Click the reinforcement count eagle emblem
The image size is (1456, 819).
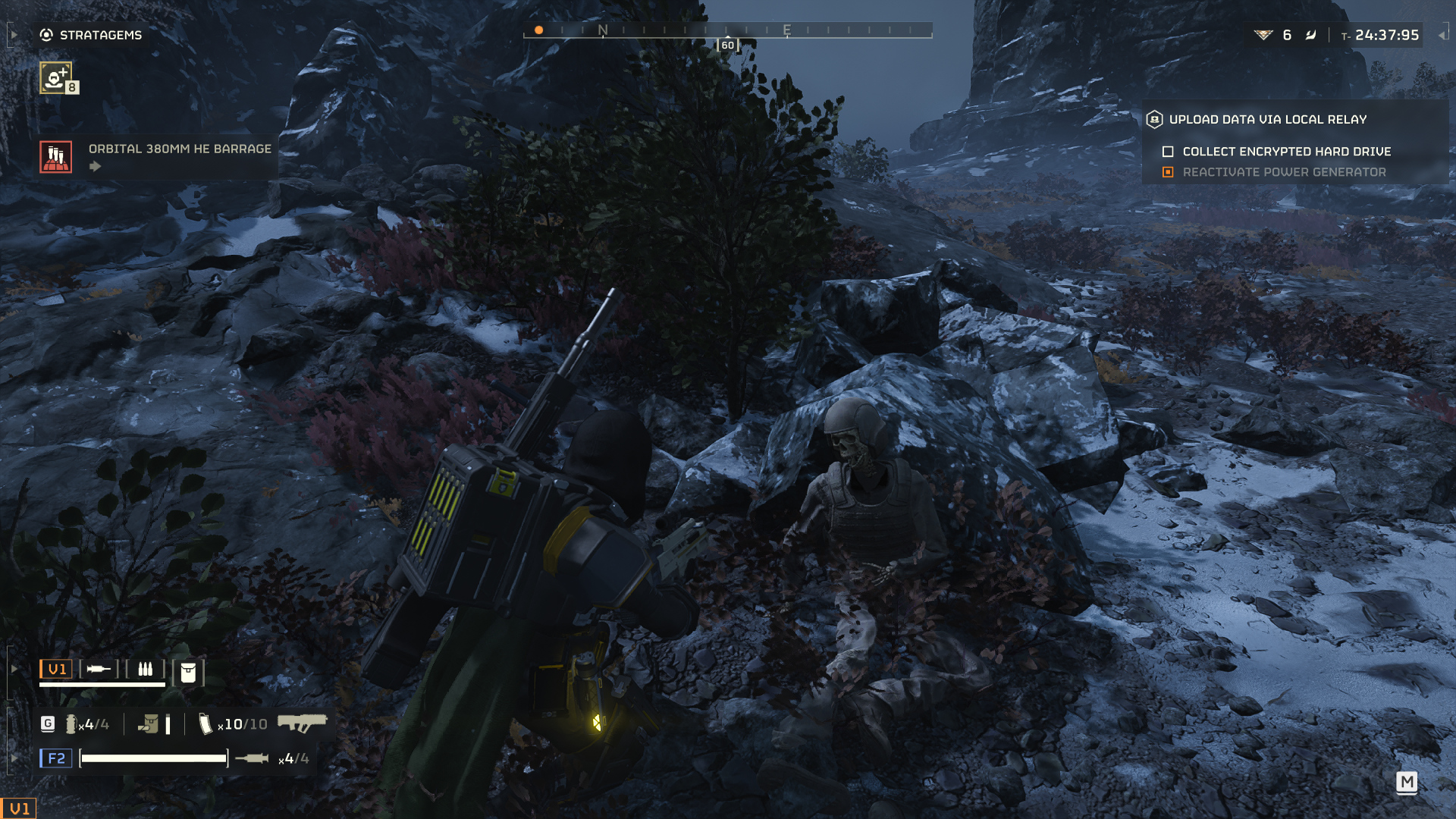click(x=1263, y=35)
